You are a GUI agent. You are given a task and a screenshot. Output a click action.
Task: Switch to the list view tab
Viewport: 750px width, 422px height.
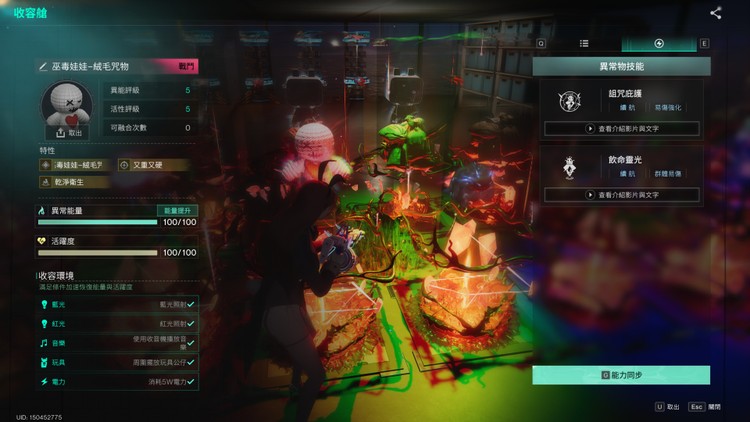click(584, 44)
